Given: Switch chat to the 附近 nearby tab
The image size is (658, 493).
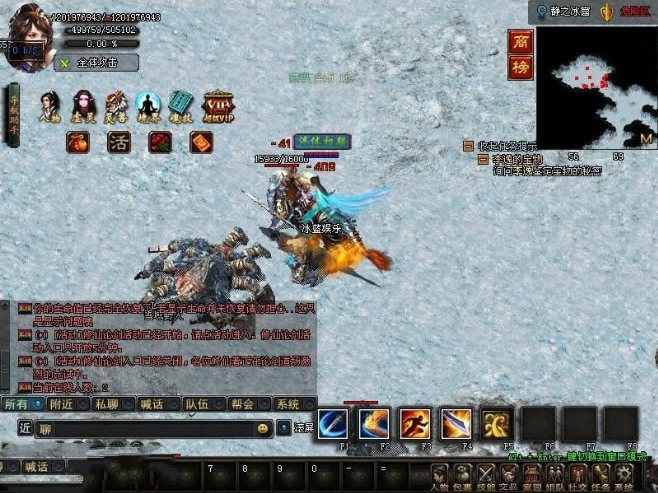Looking at the screenshot, I should 64,404.
